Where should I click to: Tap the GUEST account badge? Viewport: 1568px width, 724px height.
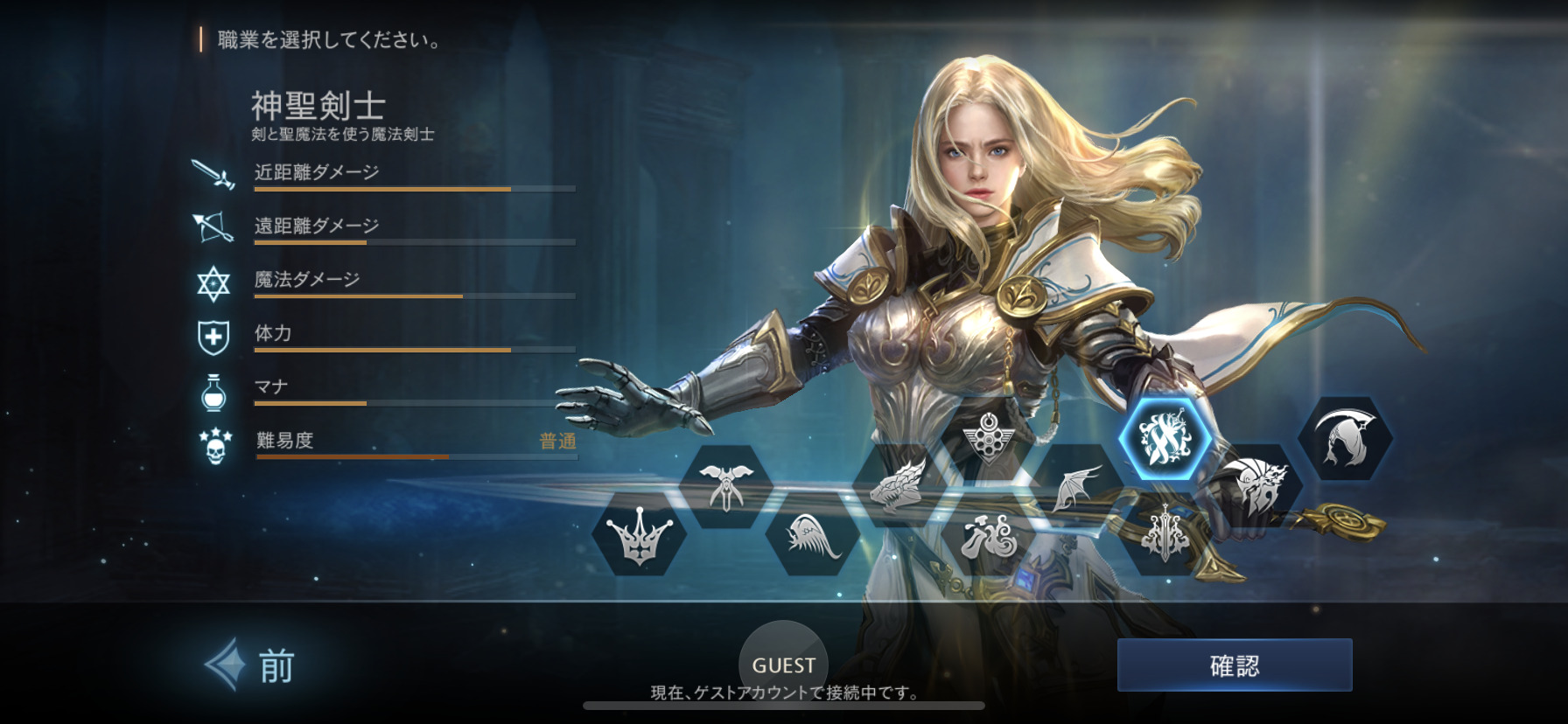783,665
